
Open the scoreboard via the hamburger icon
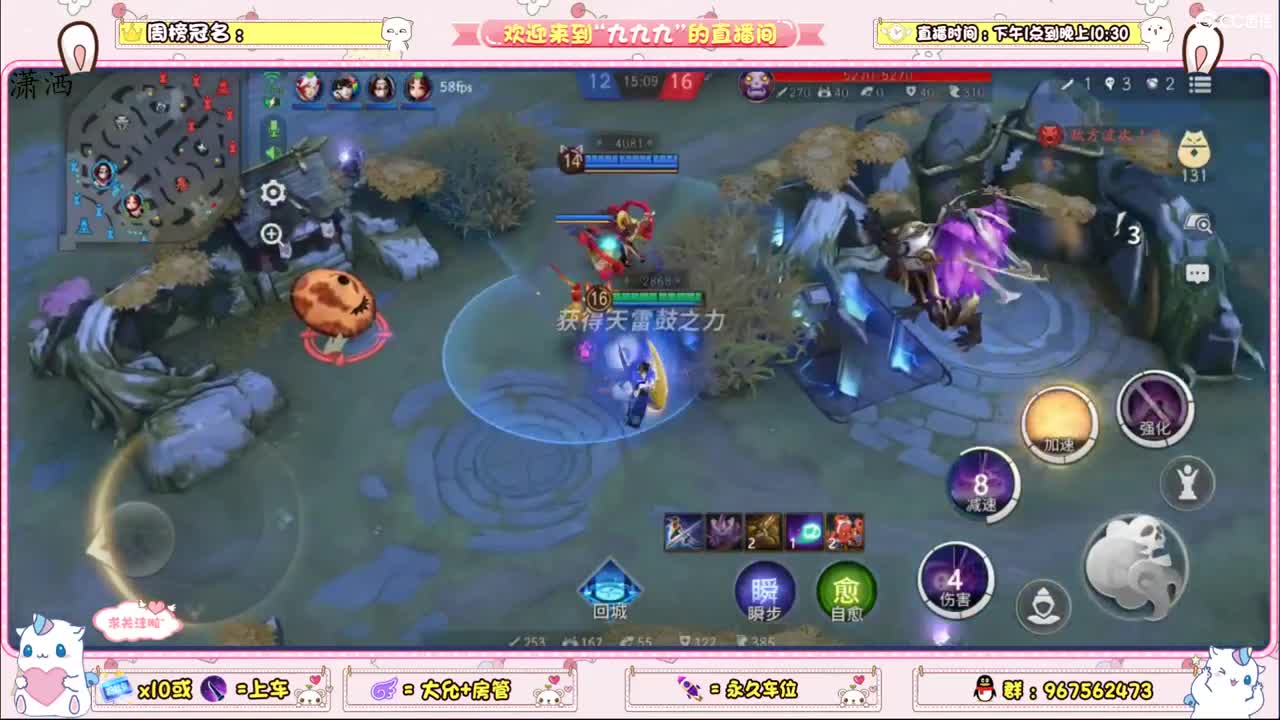[1200, 84]
